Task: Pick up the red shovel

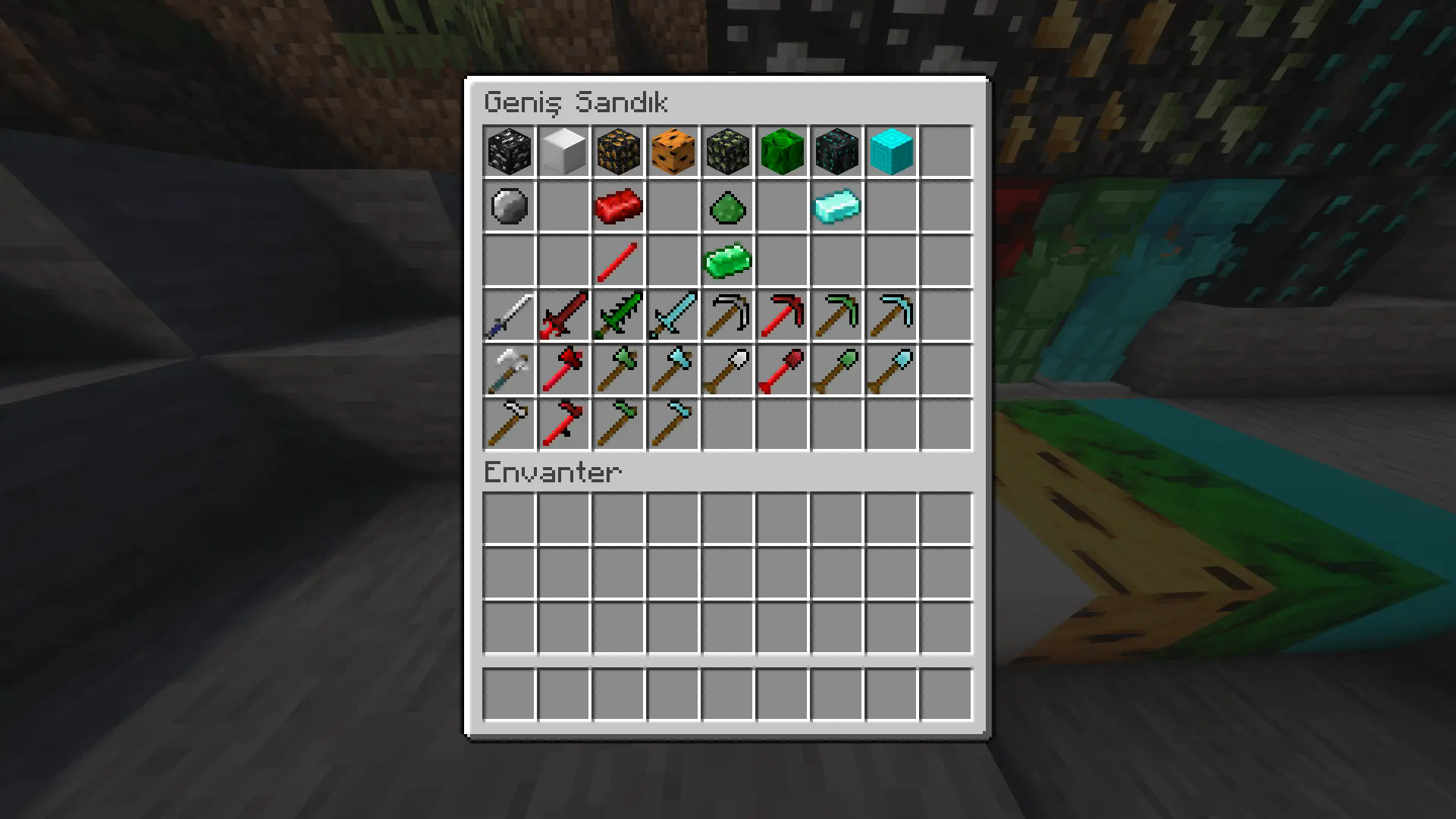Action: [783, 370]
